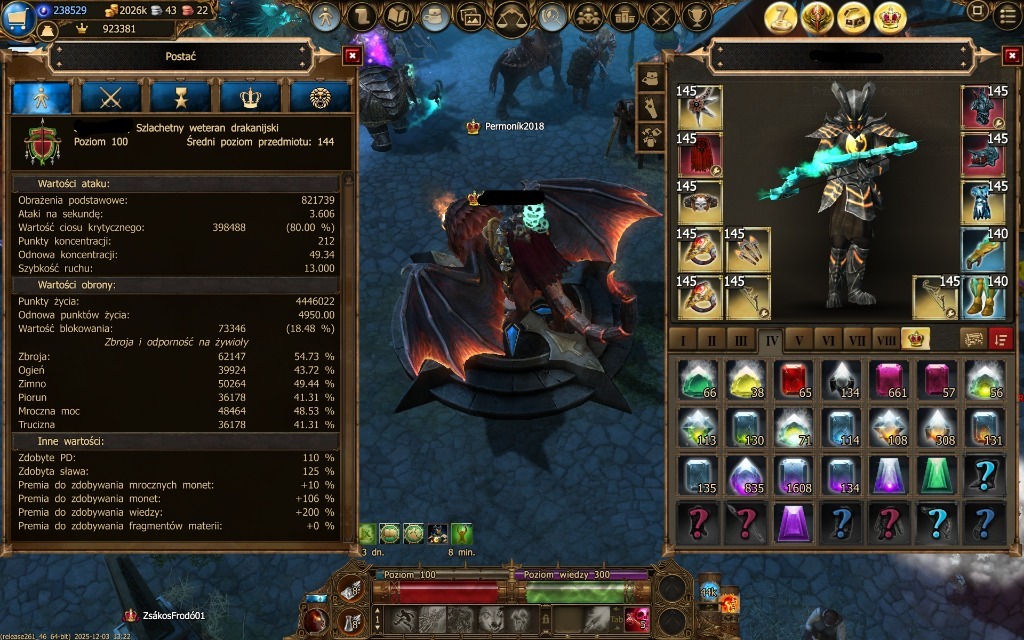Select the crown tab in character panel
1024x640 pixels.
[x=250, y=97]
